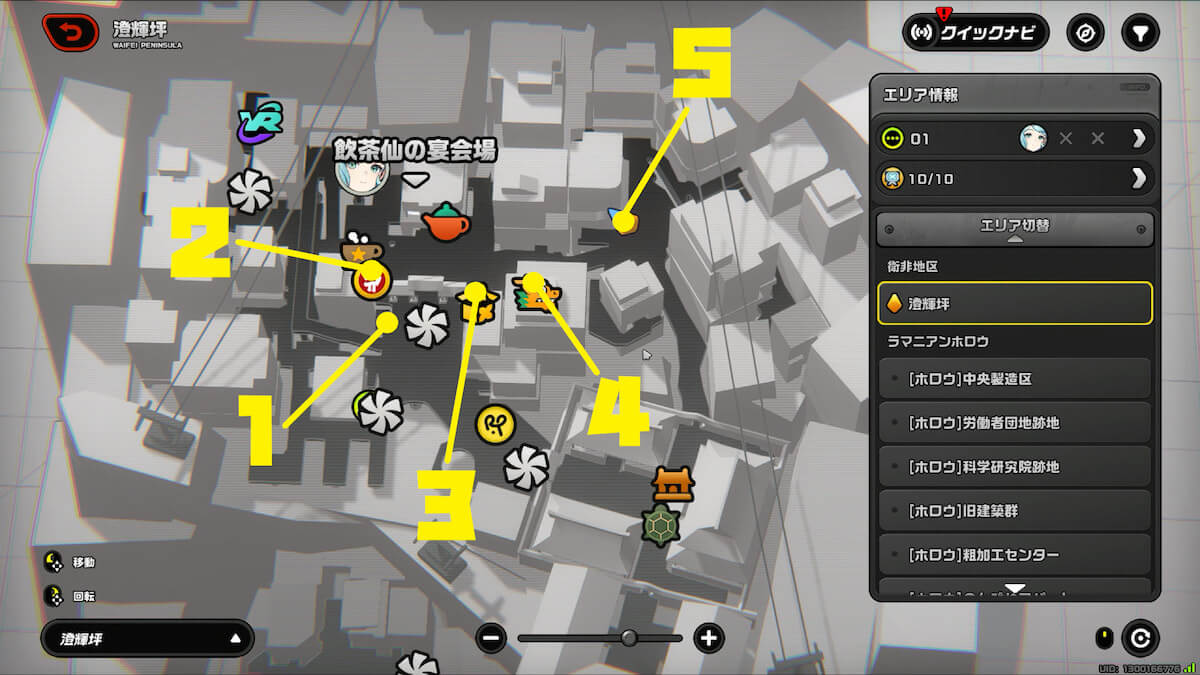Image resolution: width=1200 pixels, height=675 pixels.
Task: Click the compass recenter button
Action: [1085, 33]
